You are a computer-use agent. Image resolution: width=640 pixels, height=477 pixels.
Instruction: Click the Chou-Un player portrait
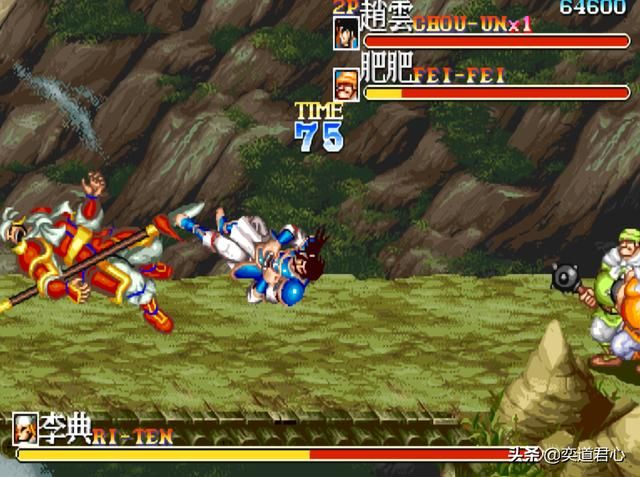coord(347,32)
